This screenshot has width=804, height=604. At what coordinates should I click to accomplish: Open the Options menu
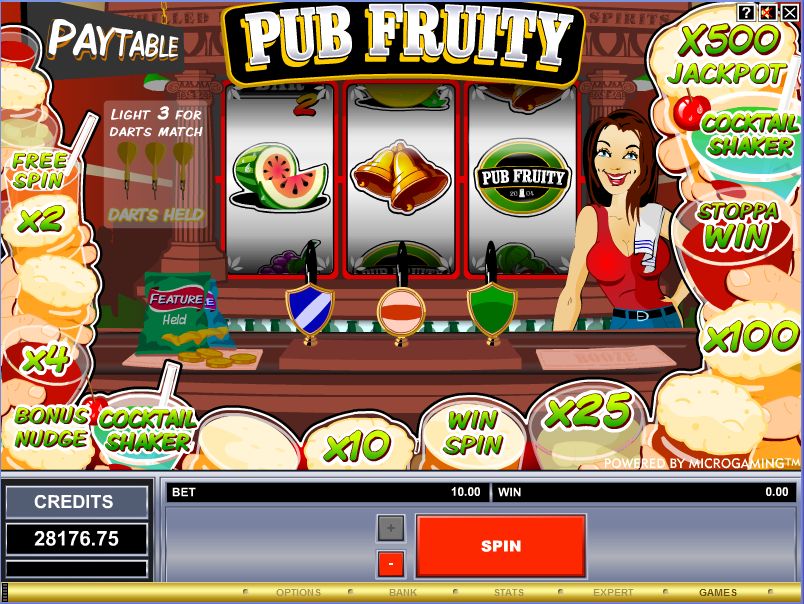click(x=298, y=593)
